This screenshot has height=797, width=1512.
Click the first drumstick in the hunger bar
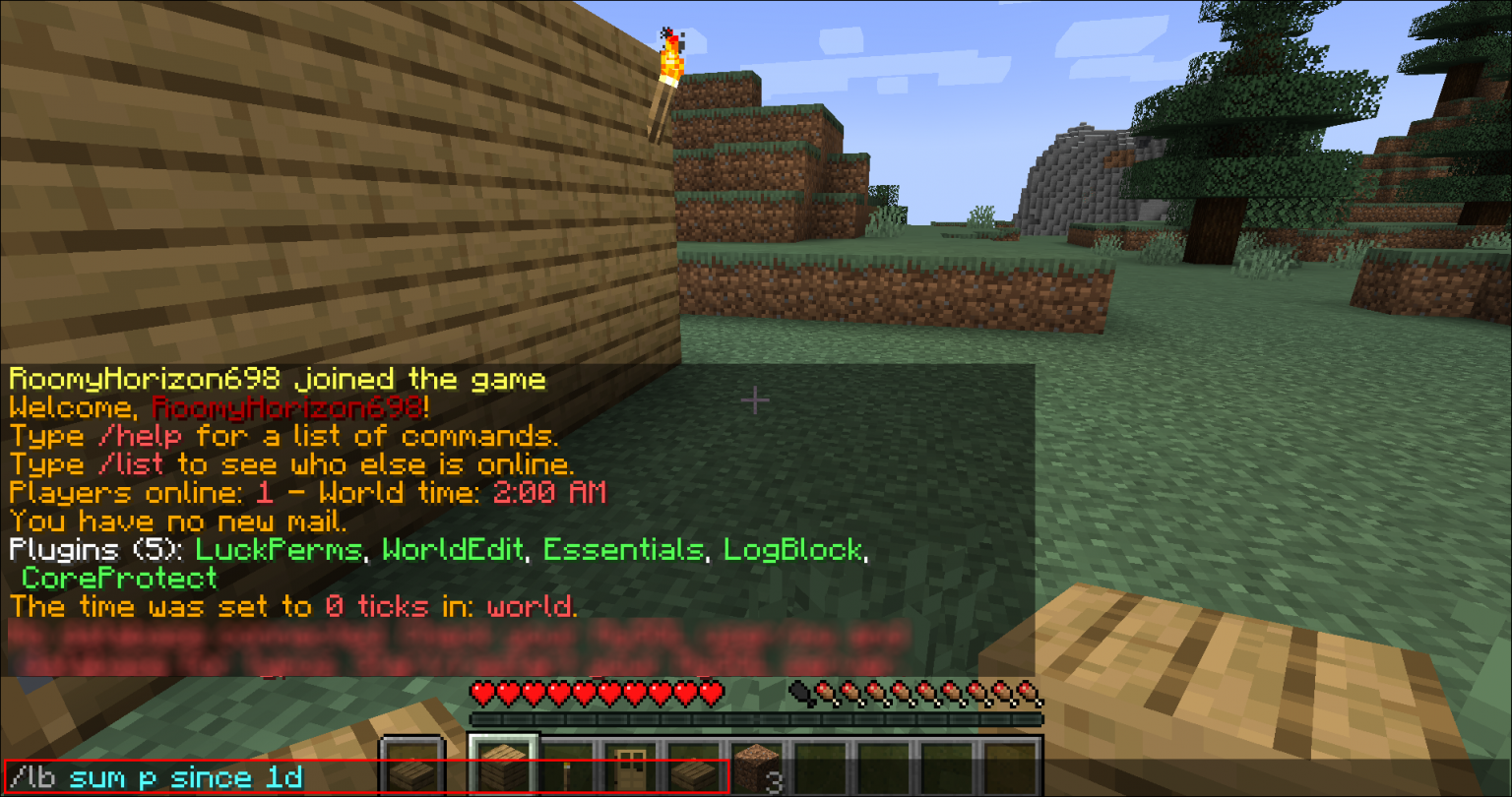click(x=824, y=692)
